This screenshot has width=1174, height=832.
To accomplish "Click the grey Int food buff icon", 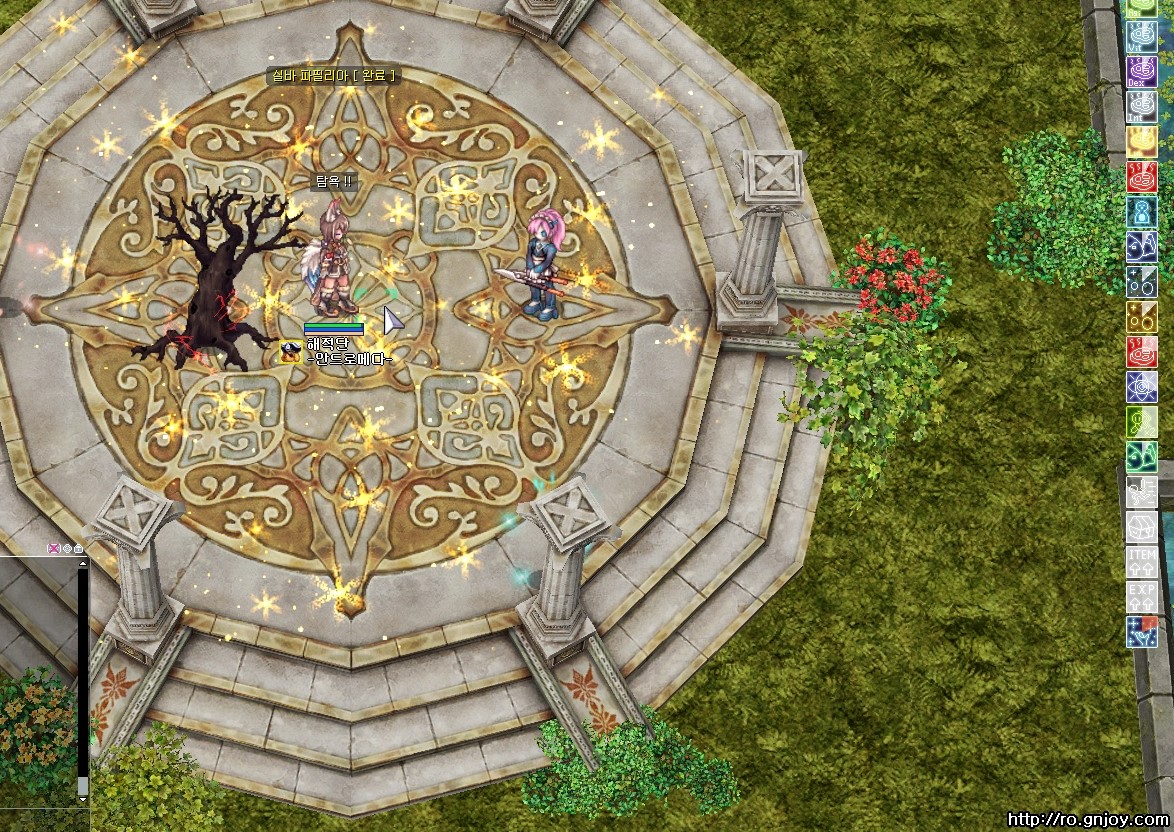I will coord(1142,107).
